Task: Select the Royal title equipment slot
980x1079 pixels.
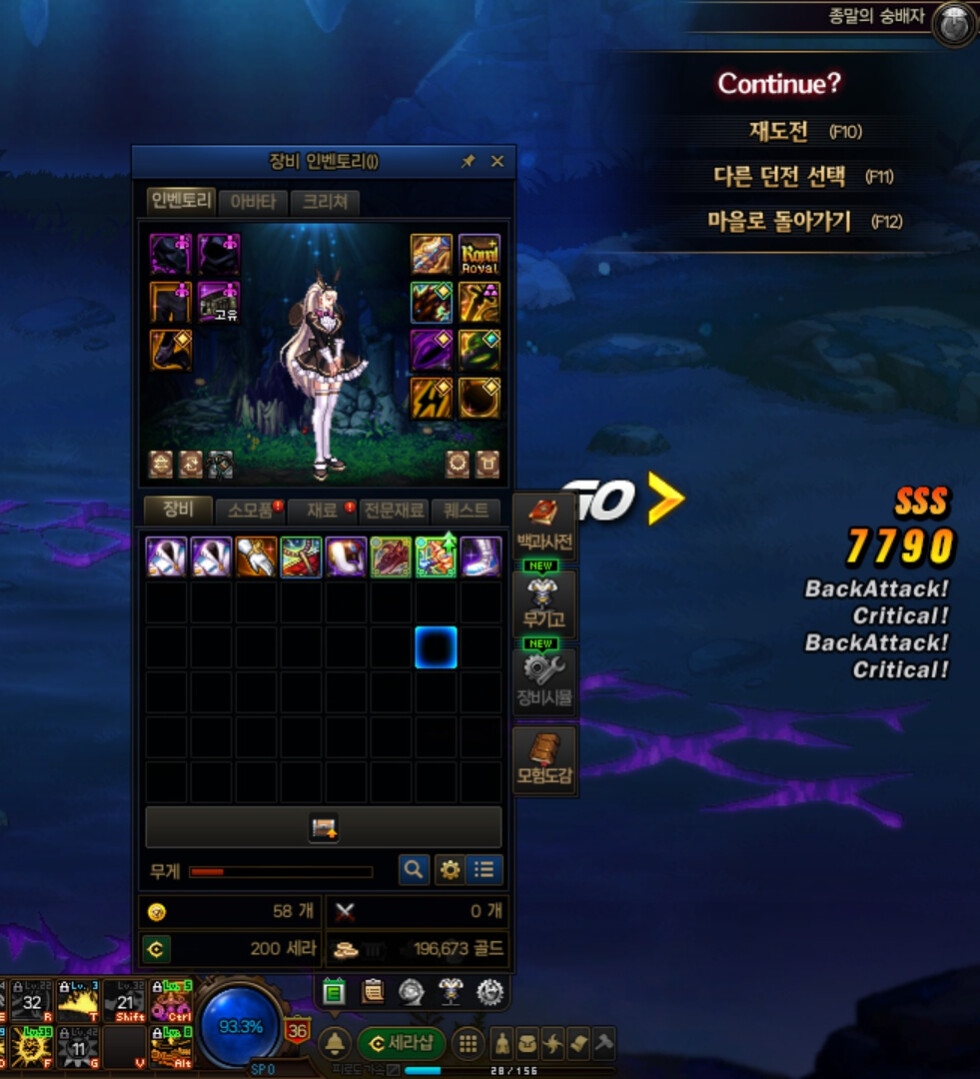Action: [479, 254]
